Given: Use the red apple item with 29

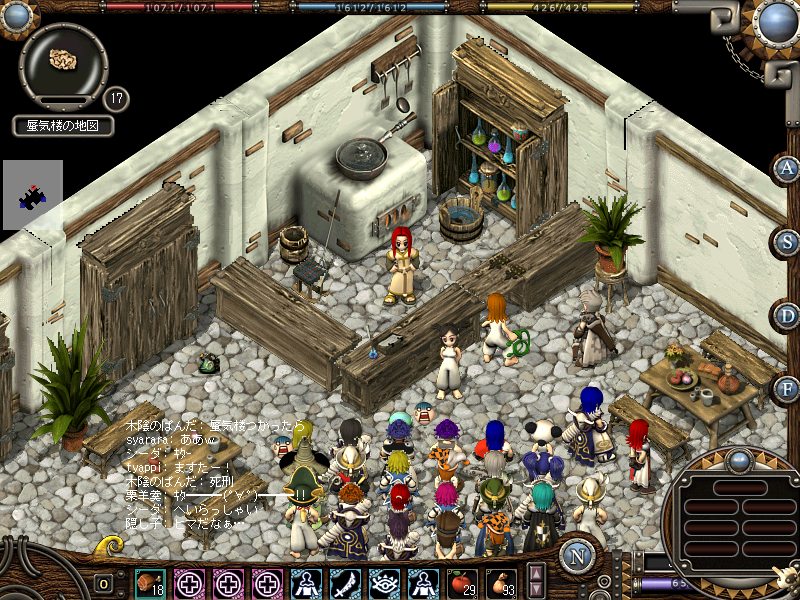Looking at the screenshot, I should 461,583.
